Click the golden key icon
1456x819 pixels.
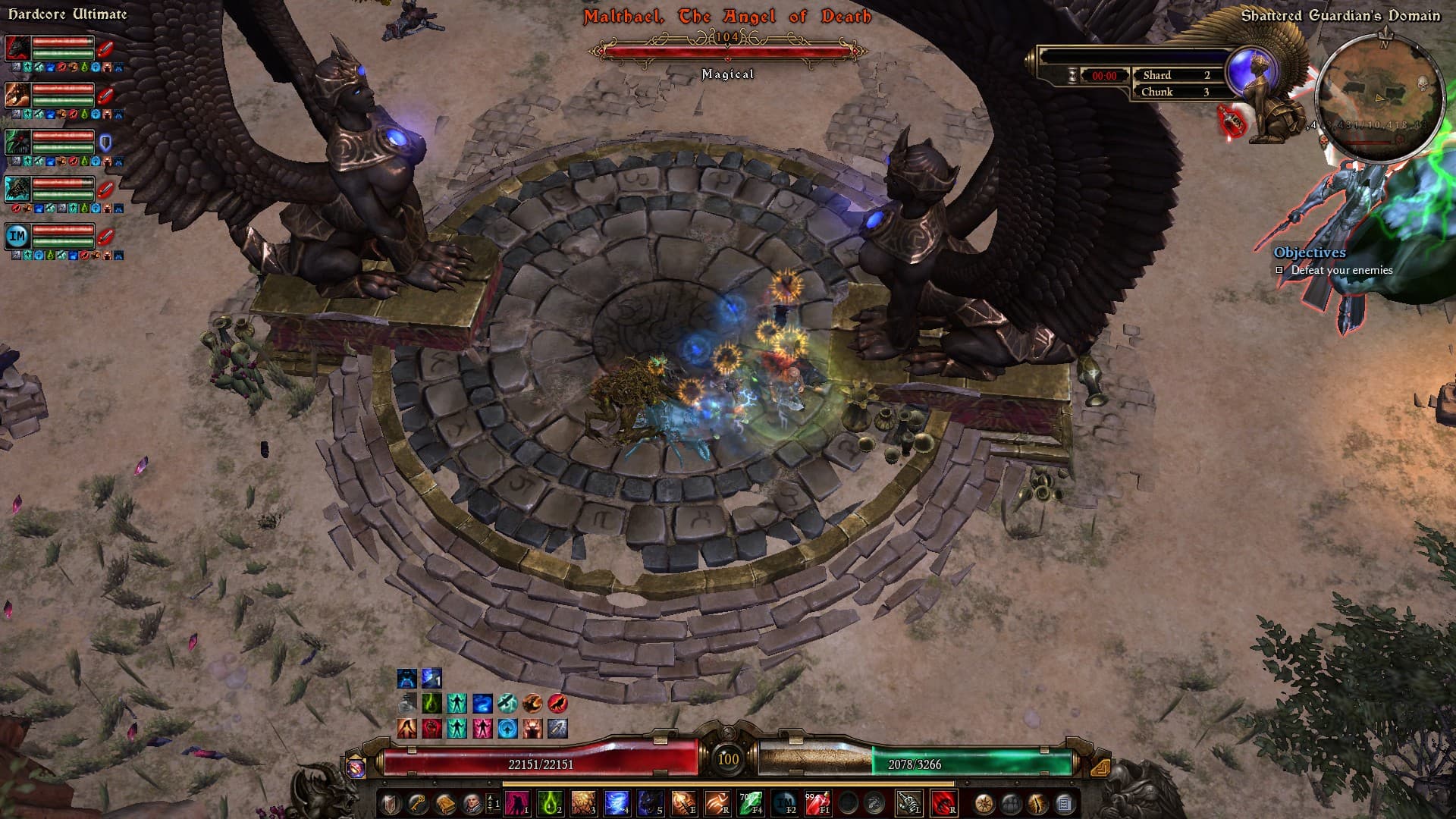tap(418, 803)
